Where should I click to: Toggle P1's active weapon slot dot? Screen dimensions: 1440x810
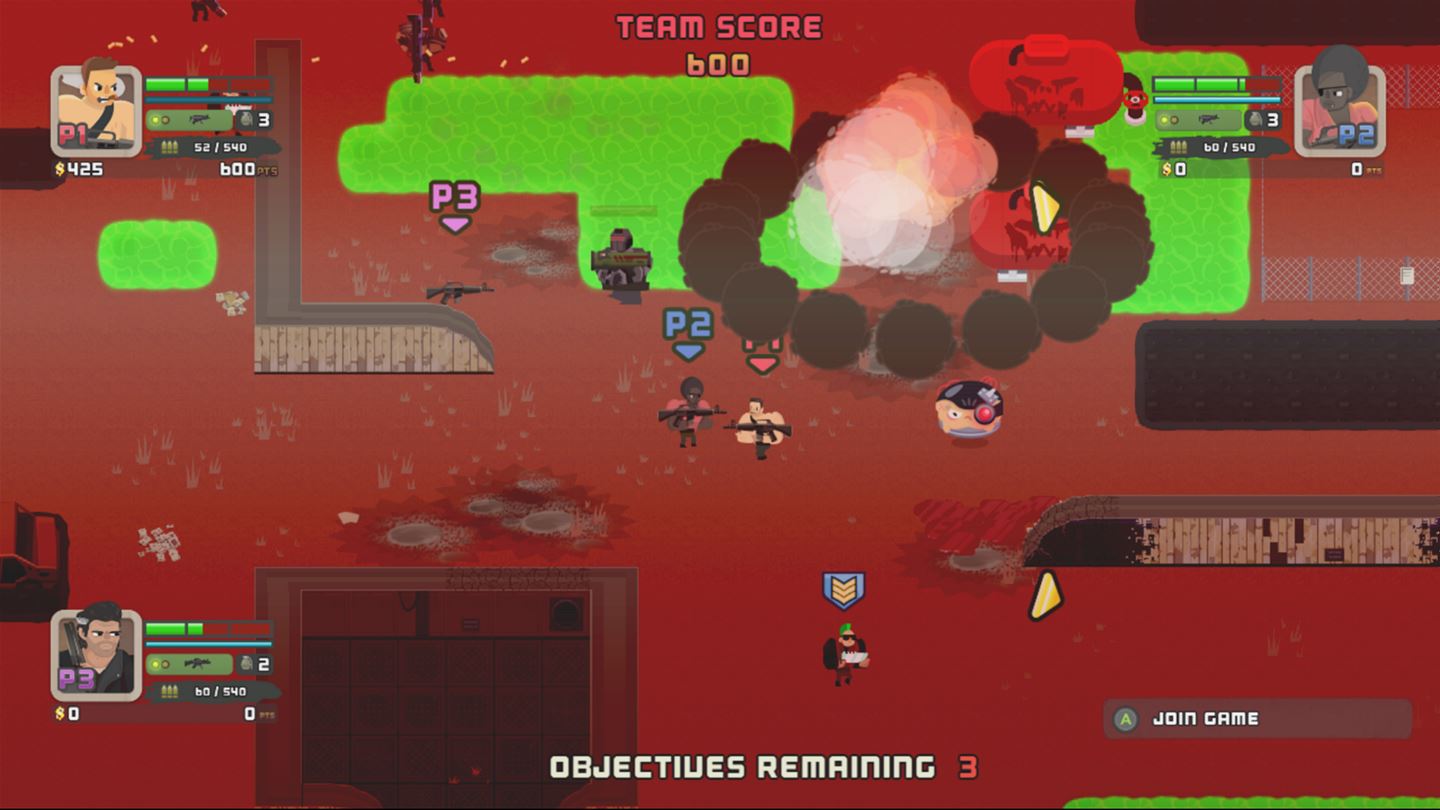point(157,120)
